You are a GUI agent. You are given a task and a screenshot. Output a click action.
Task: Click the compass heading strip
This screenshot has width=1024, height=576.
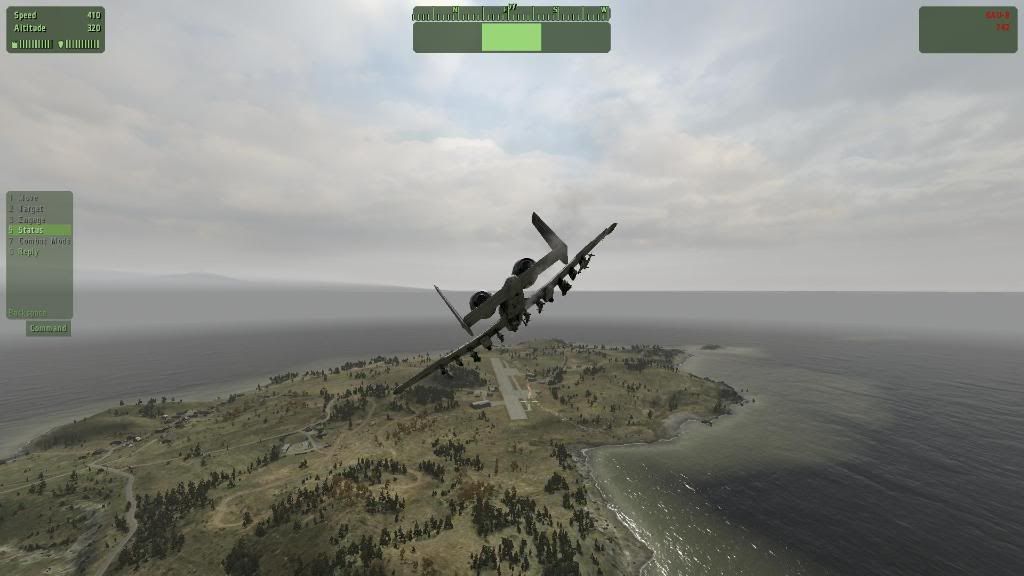[511, 13]
